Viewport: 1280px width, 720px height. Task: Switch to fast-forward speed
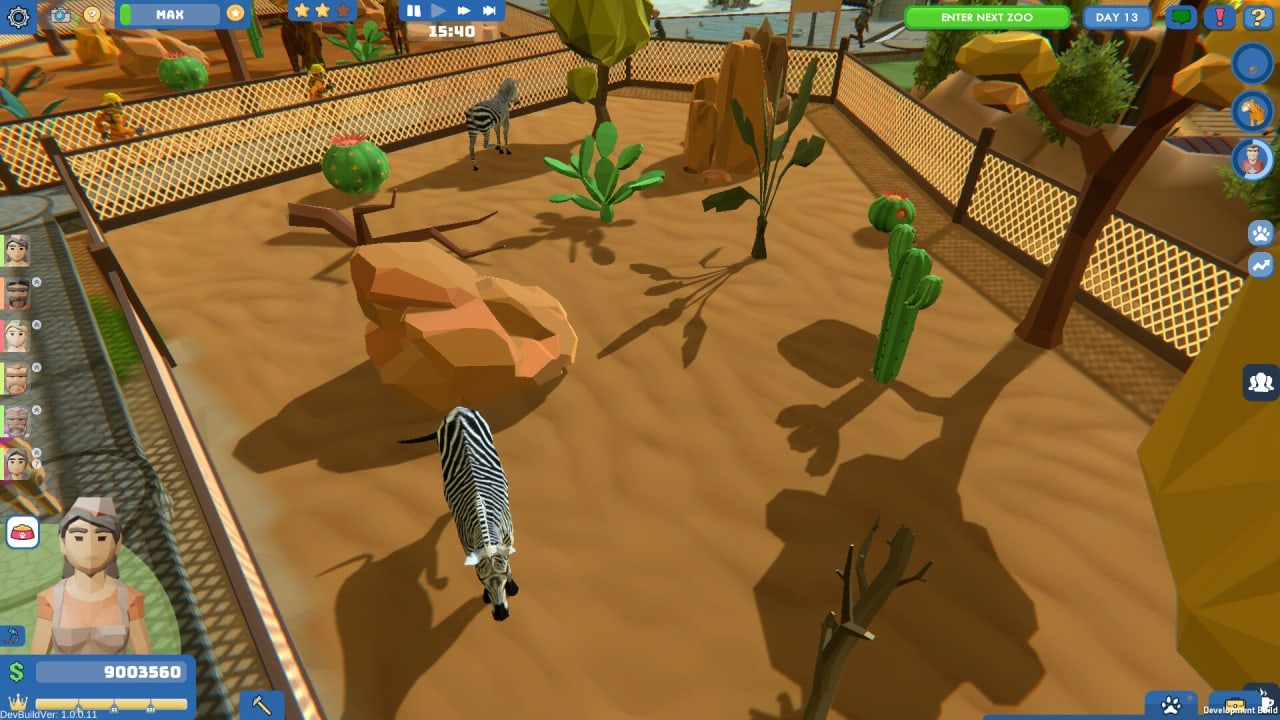click(x=464, y=11)
